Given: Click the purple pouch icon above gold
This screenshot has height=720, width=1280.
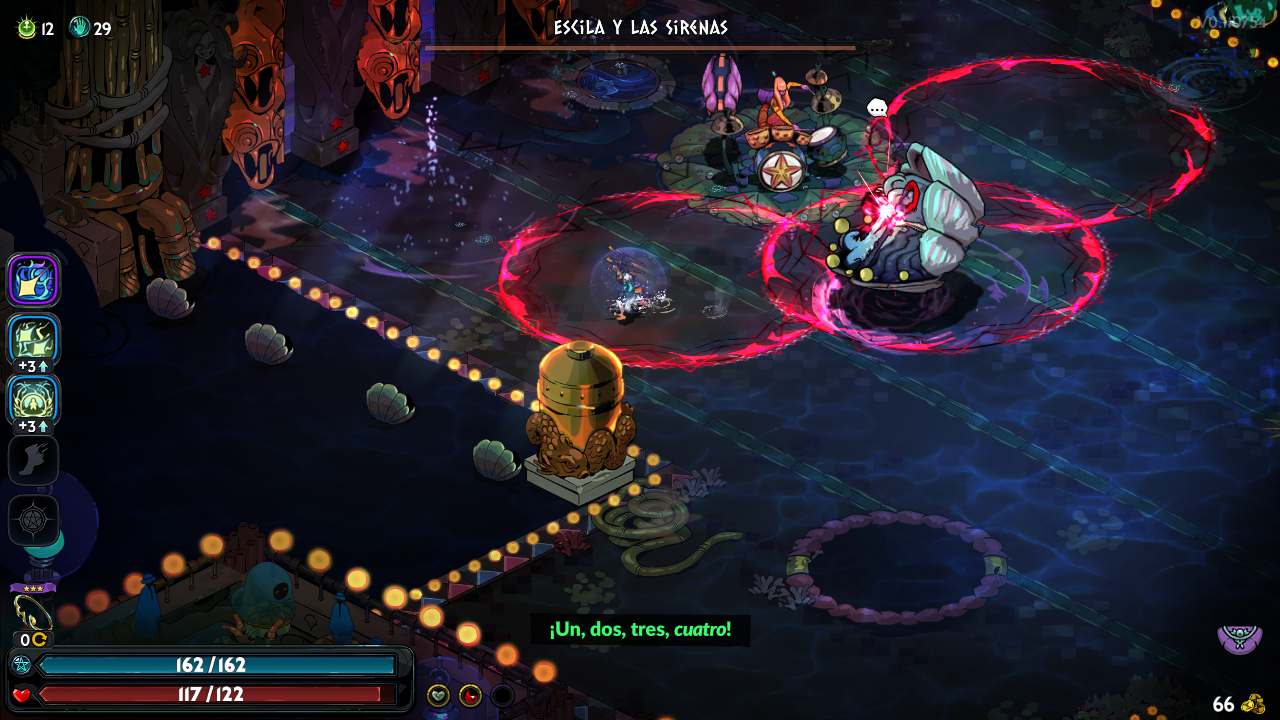Looking at the screenshot, I should point(1238,638).
